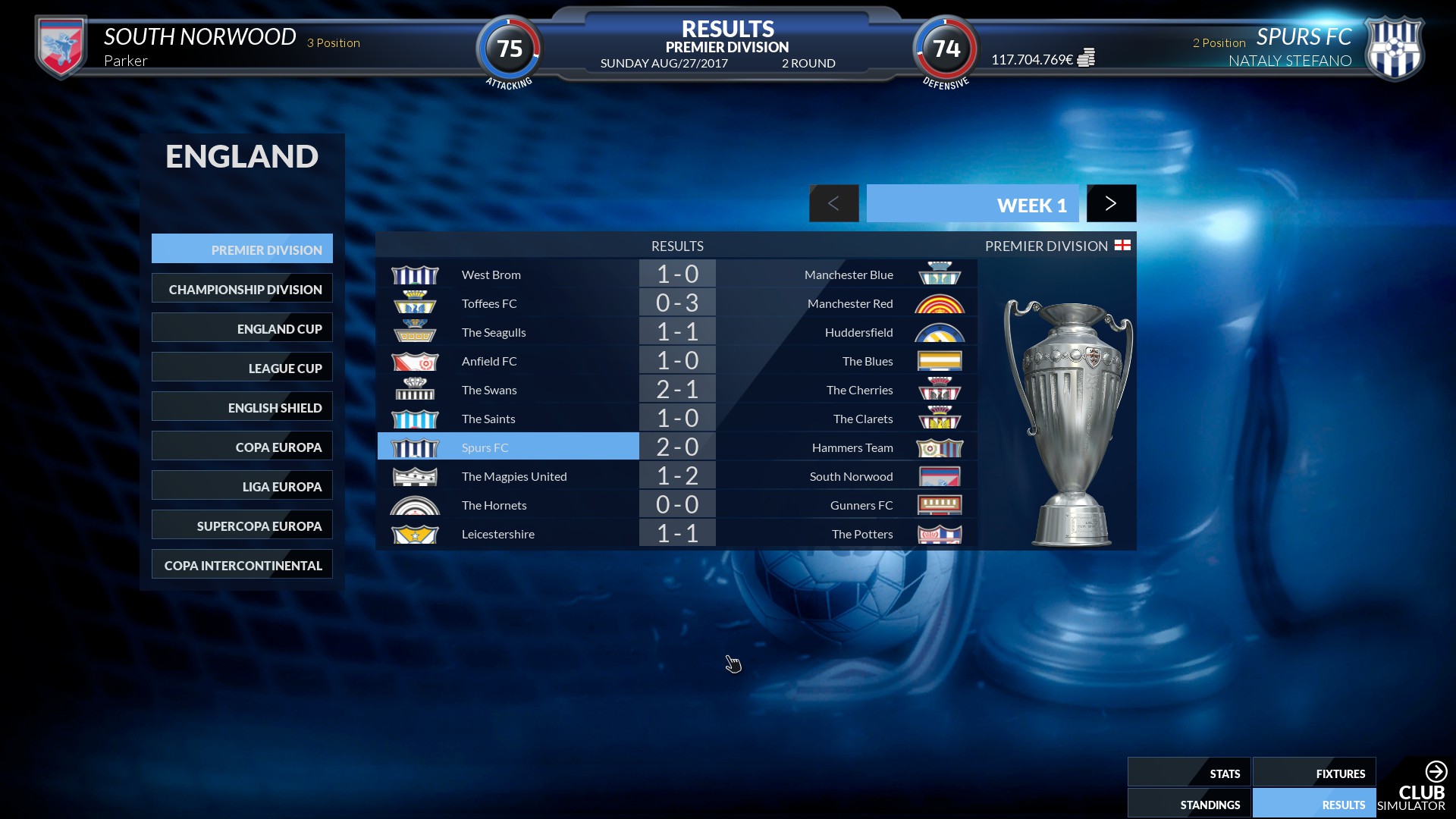The height and width of the screenshot is (819, 1456).
Task: Open the defensive rating gauge showing 74
Action: coord(944,49)
